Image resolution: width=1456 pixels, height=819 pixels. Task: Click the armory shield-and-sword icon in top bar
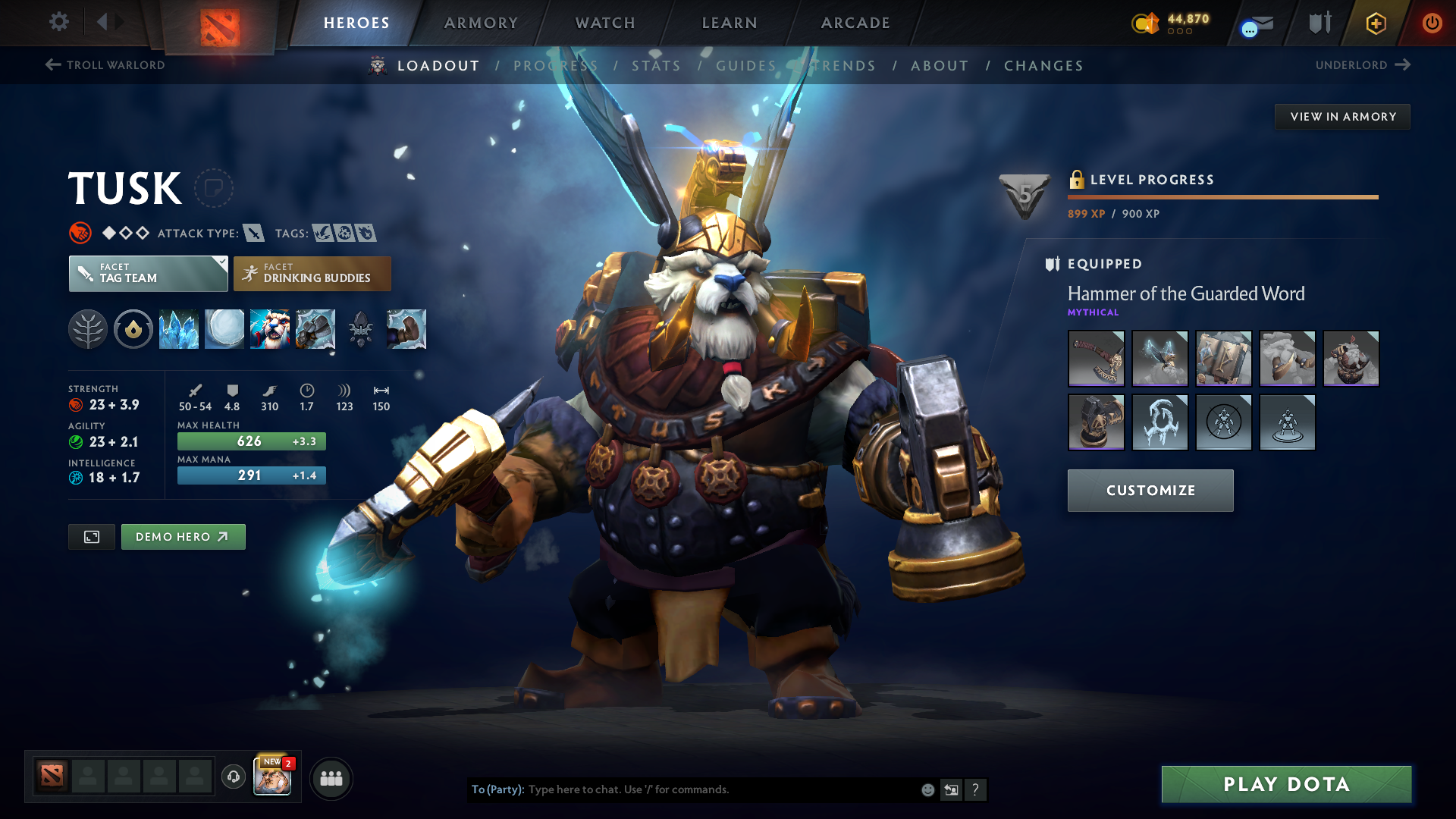coord(1318,23)
